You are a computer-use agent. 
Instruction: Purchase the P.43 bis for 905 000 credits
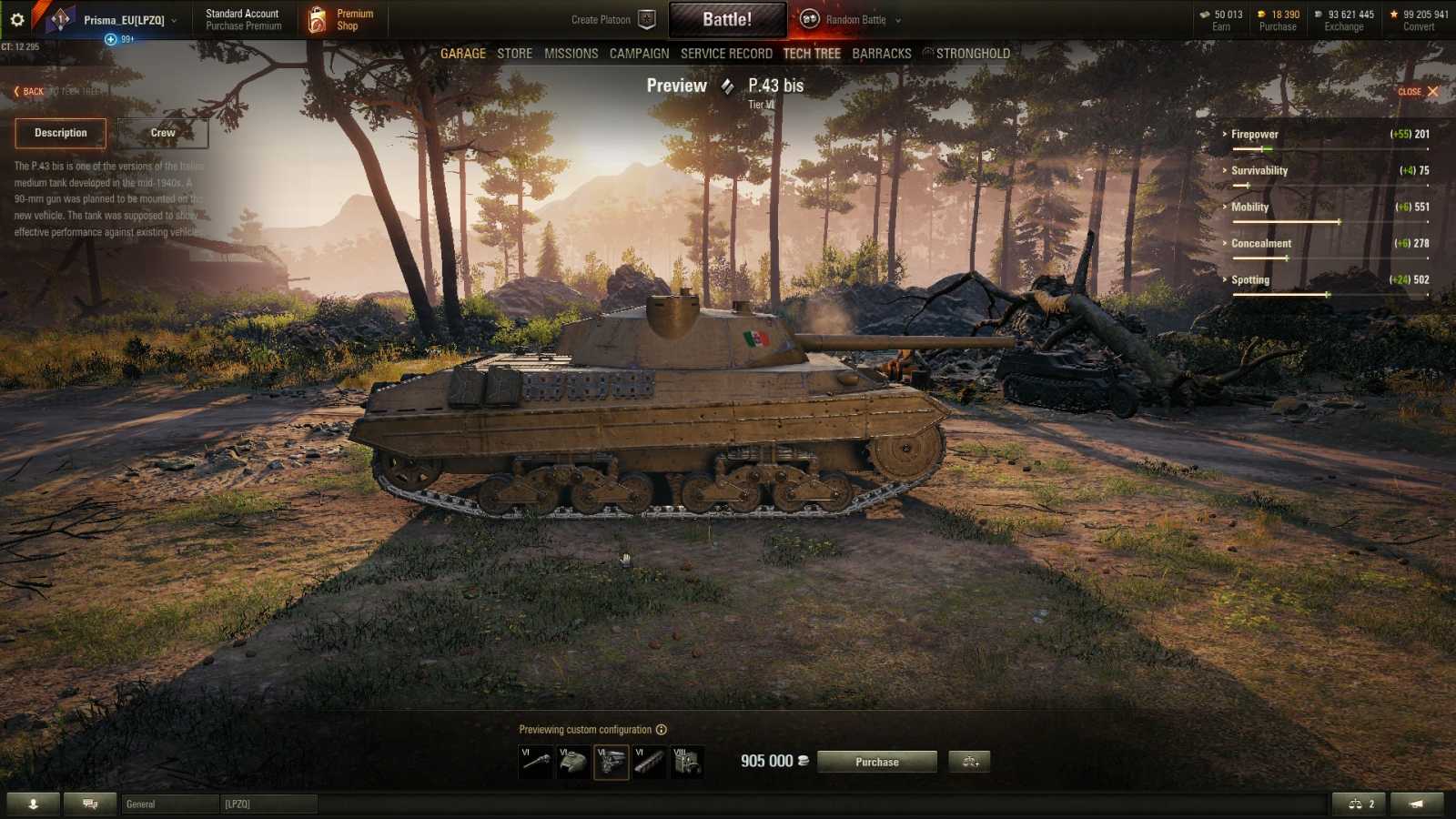pyautogui.click(x=876, y=762)
